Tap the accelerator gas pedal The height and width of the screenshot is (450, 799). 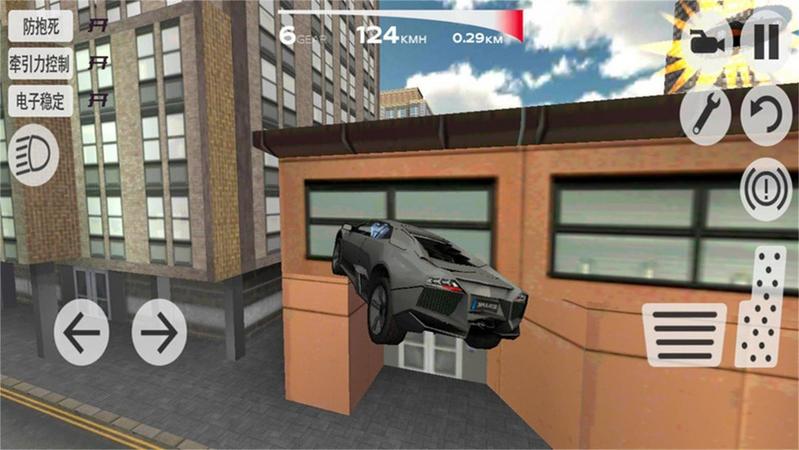[x=763, y=305]
